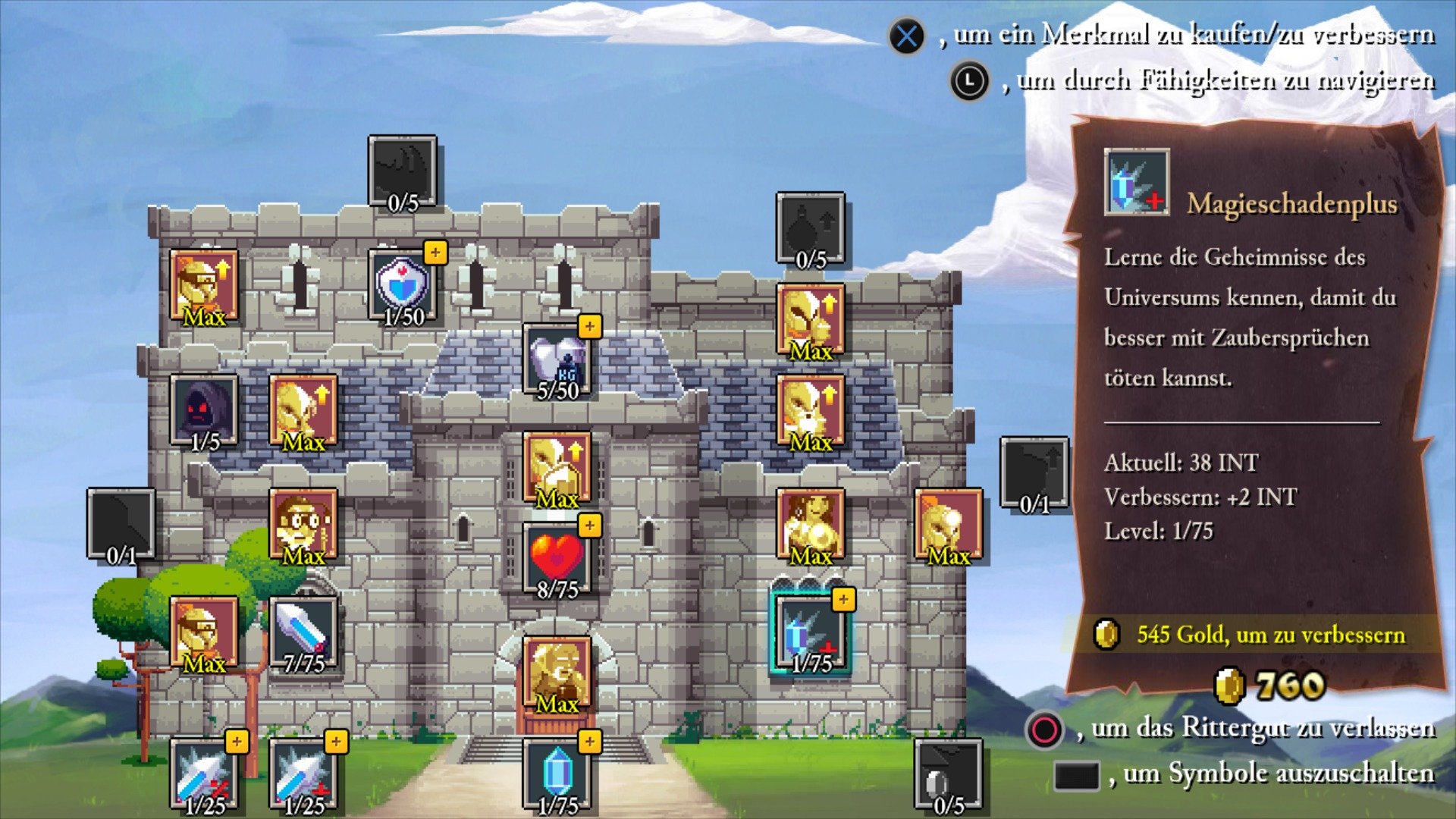Upgrade the heart health trait at 8/75

pos(556,554)
